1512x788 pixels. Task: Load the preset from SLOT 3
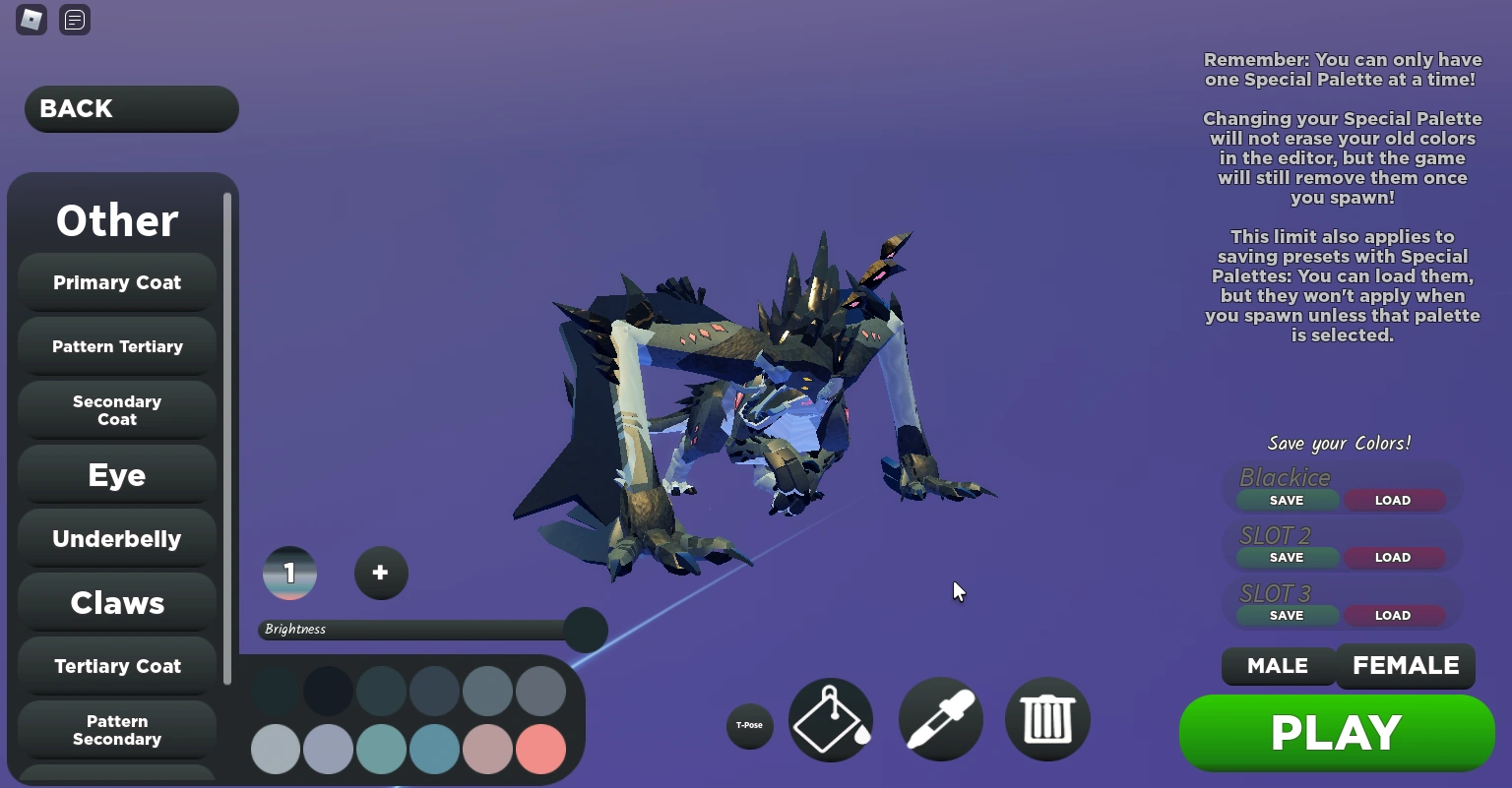tap(1393, 615)
